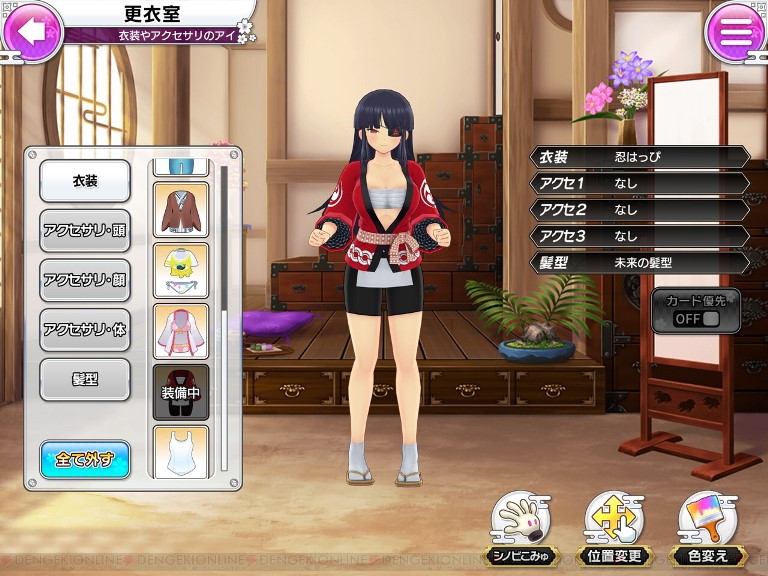Select the アクセ1 なし slot row

641,183
